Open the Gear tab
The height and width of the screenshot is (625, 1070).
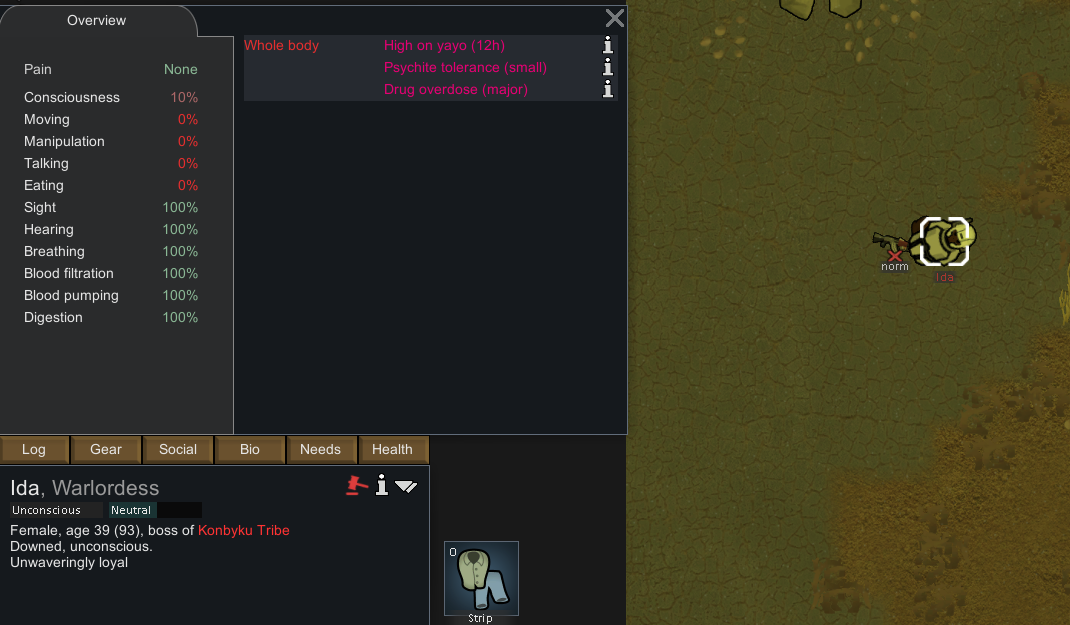[106, 450]
